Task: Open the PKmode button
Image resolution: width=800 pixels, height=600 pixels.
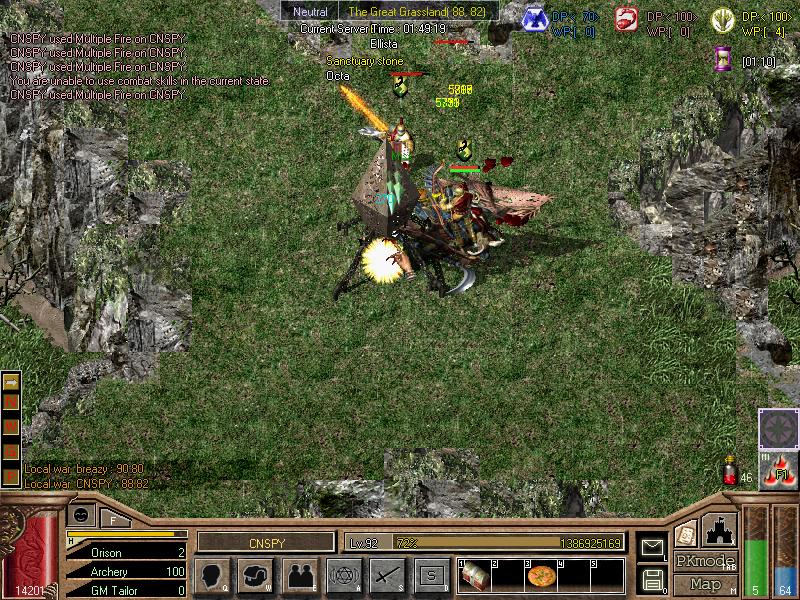Action: pyautogui.click(x=704, y=561)
